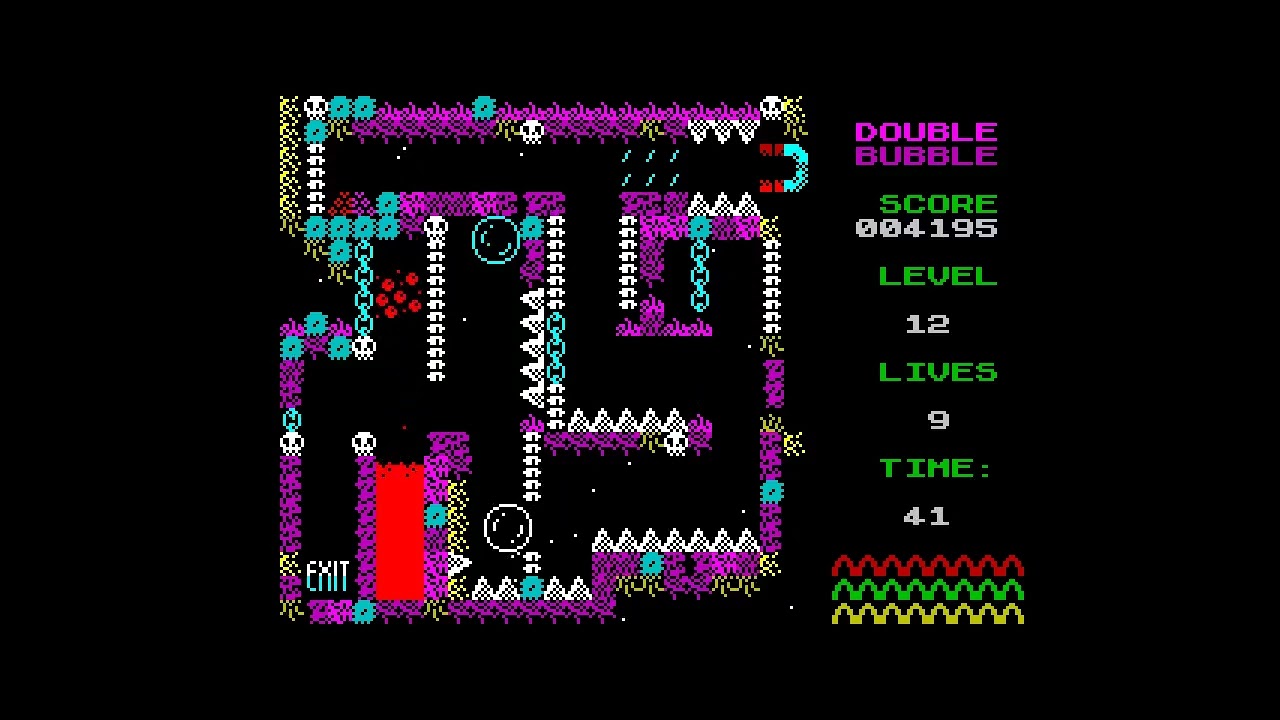Click the EXIT sign
The image size is (1280, 720).
pos(328,575)
